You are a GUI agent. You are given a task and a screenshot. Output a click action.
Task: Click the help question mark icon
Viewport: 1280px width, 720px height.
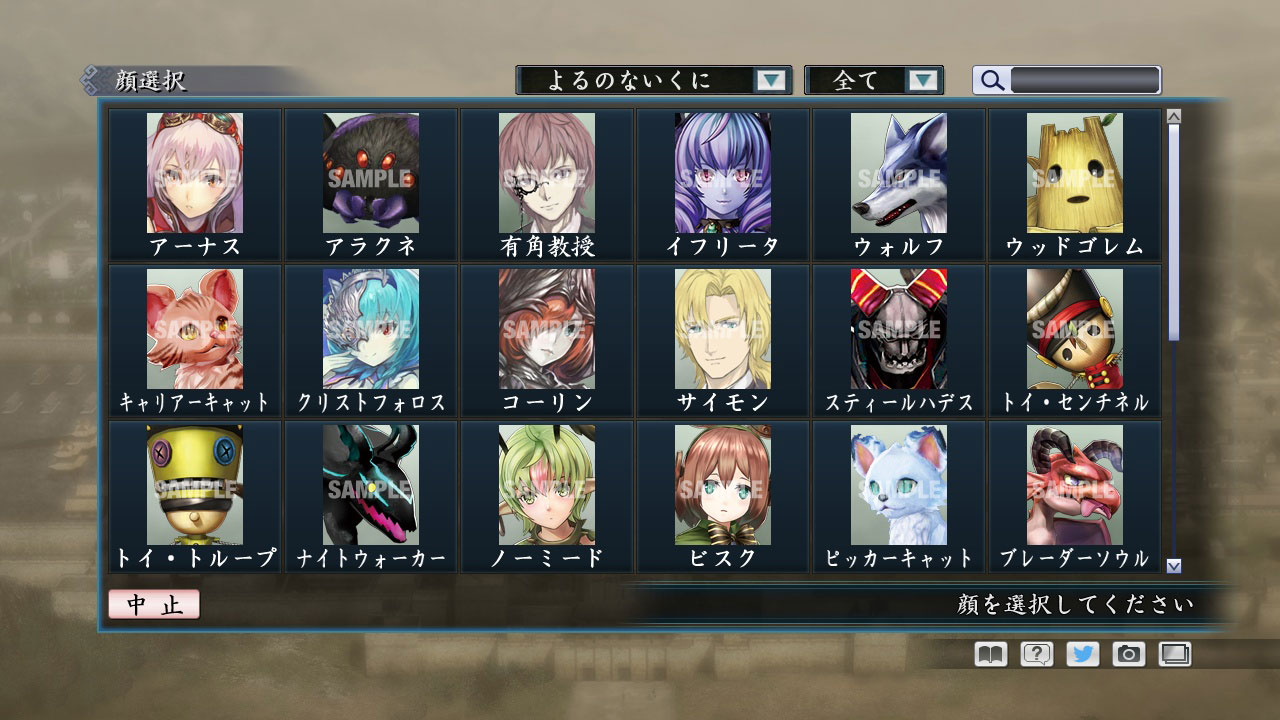1037,654
